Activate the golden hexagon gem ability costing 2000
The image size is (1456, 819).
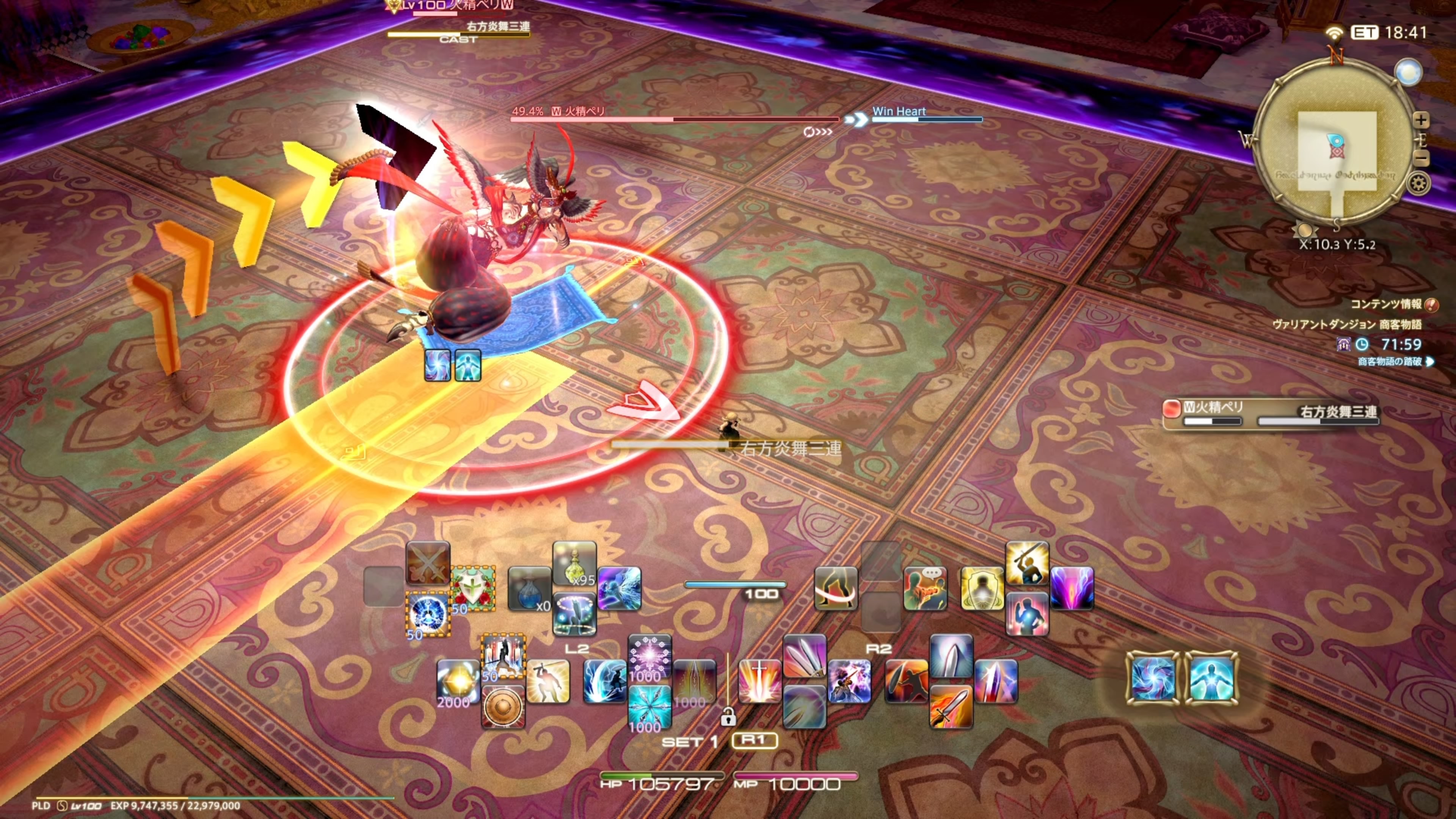(x=458, y=682)
